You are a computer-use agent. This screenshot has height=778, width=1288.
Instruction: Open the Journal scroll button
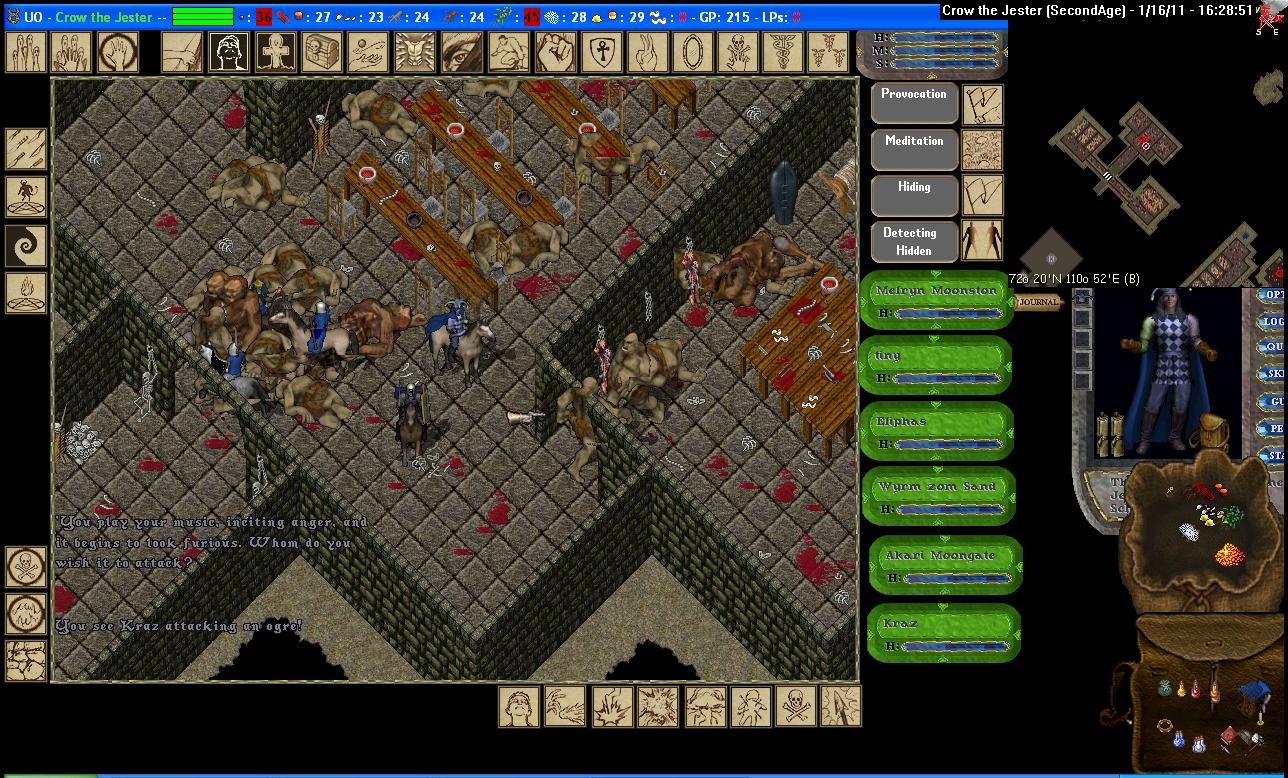click(1037, 302)
